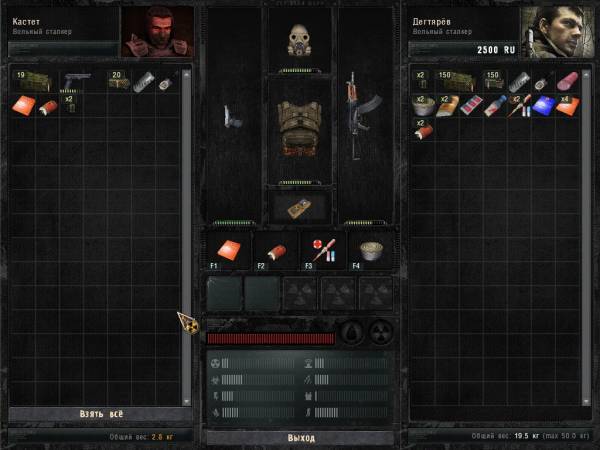Image resolution: width=600 pixels, height=450 pixels.
Task: Select the pistol in Кастет's loot
Action: pos(77,80)
